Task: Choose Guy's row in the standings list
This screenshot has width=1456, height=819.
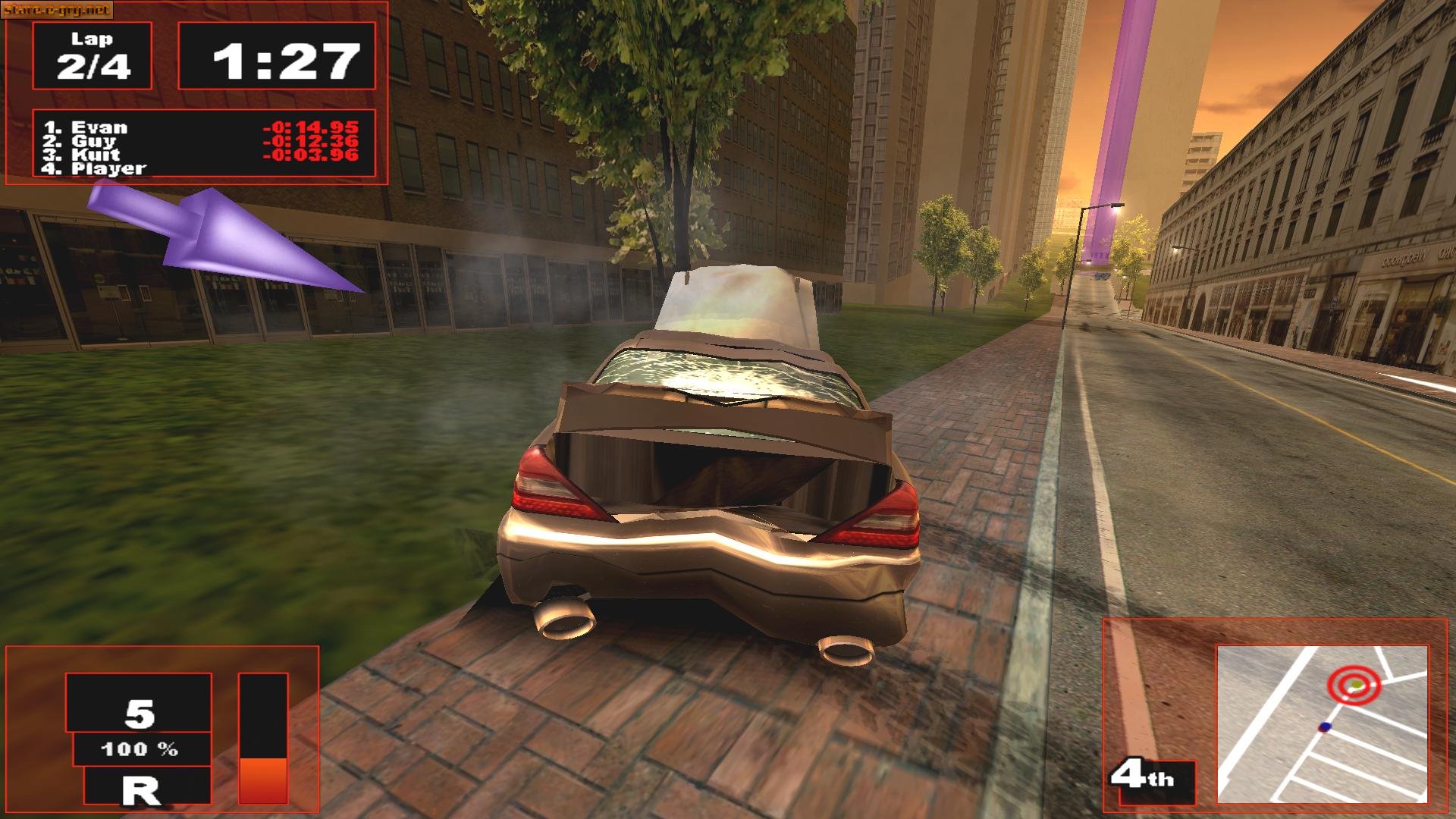Action: click(93, 141)
